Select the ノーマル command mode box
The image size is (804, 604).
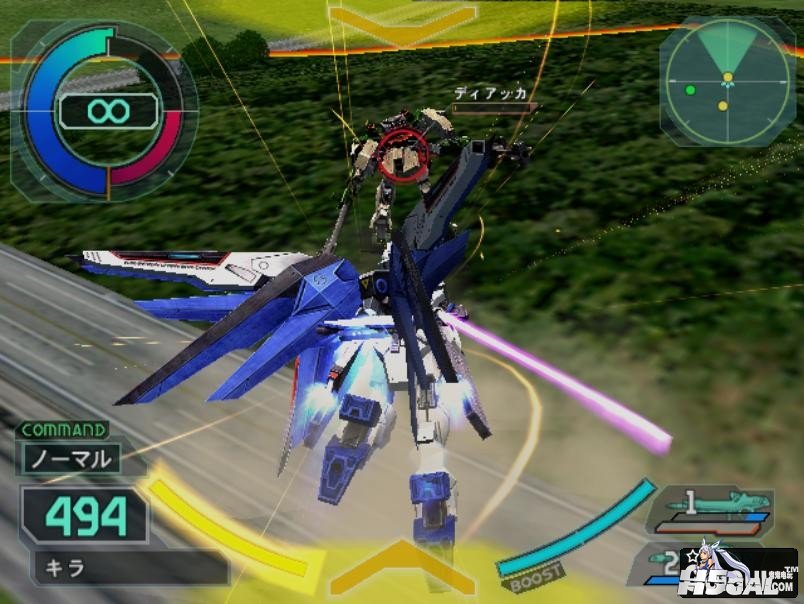(x=70, y=461)
